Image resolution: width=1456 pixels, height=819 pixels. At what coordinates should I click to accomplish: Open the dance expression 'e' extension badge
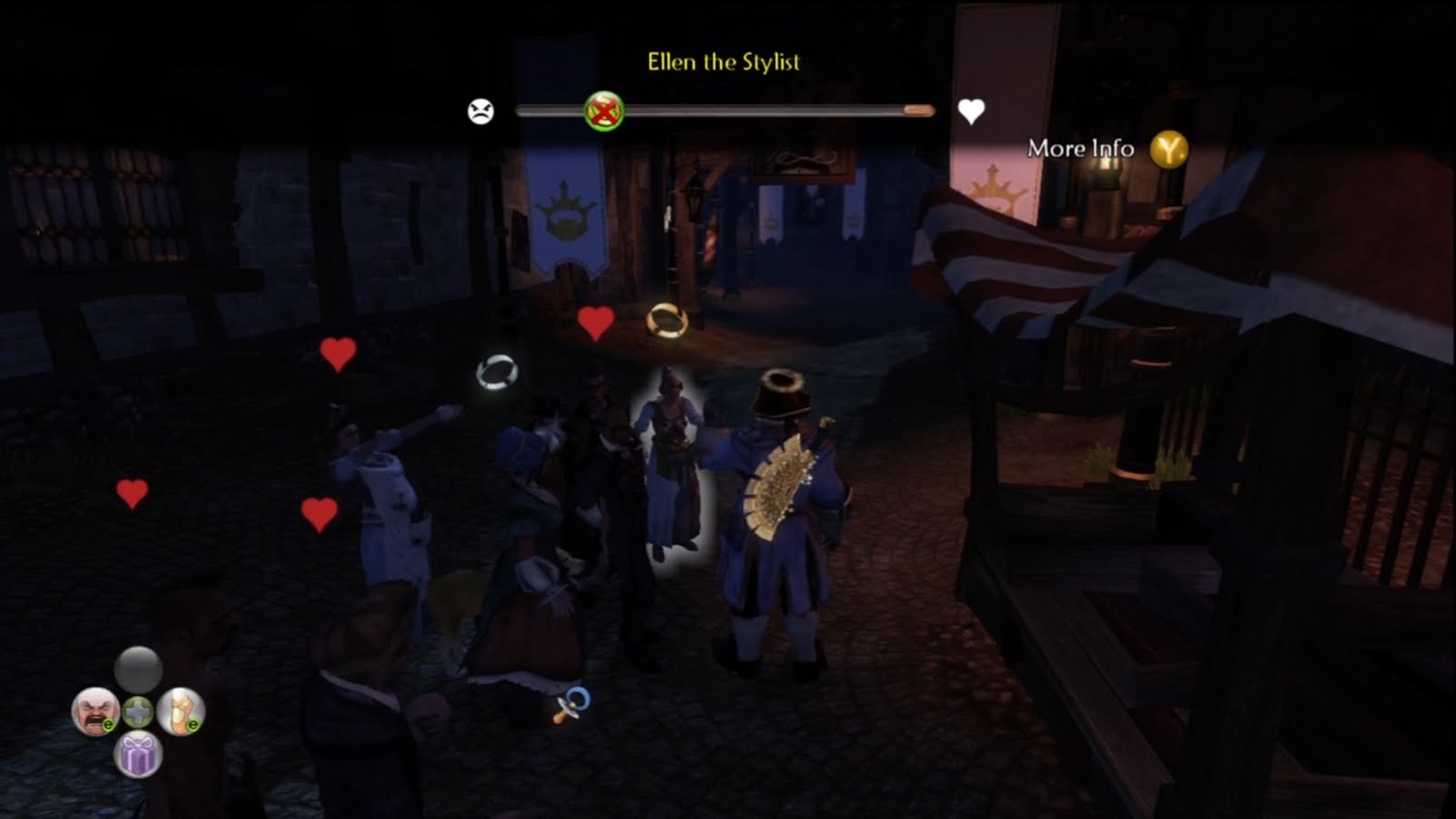click(x=192, y=724)
